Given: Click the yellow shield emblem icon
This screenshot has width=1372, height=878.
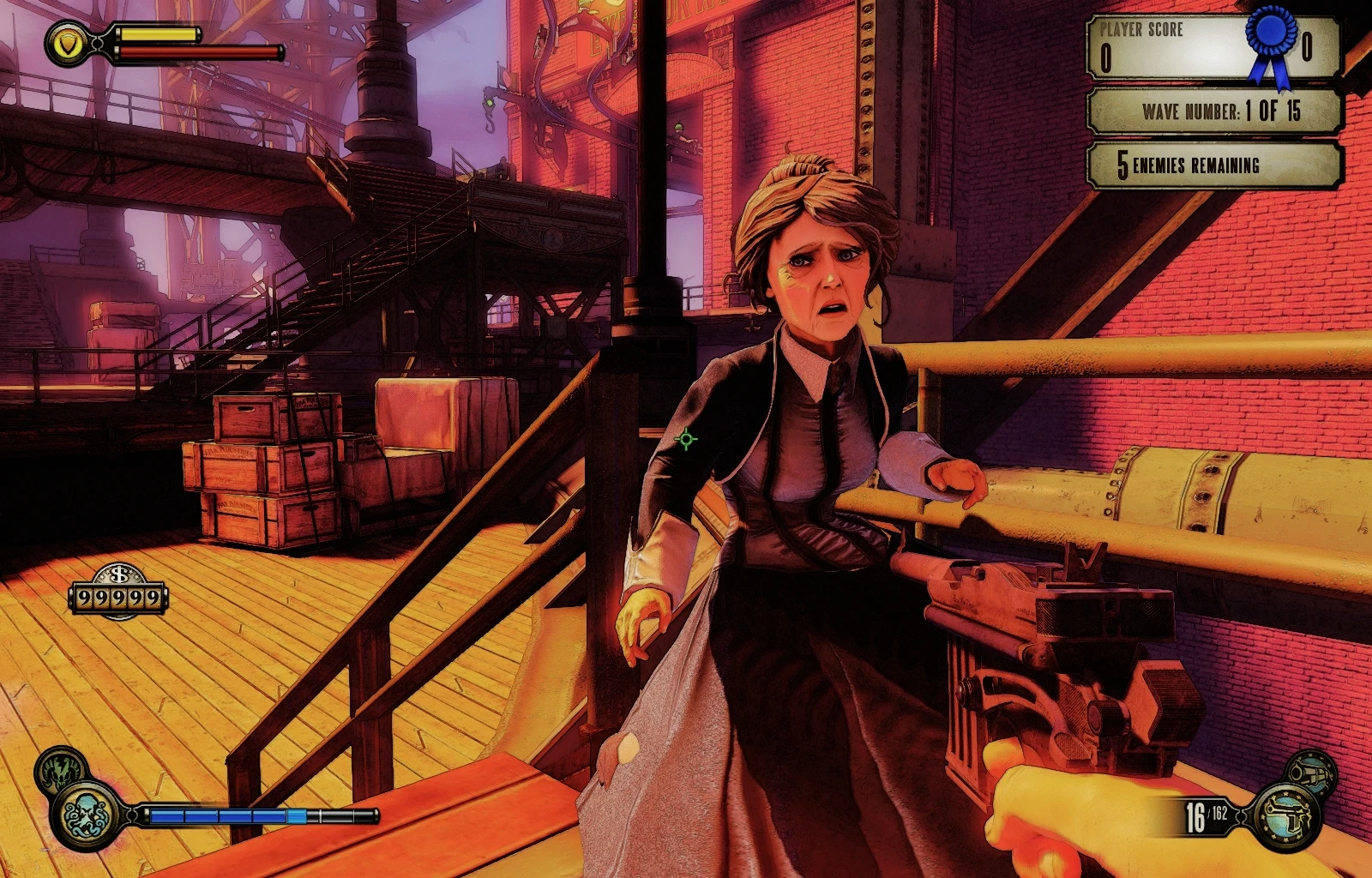Looking at the screenshot, I should pyautogui.click(x=68, y=43).
